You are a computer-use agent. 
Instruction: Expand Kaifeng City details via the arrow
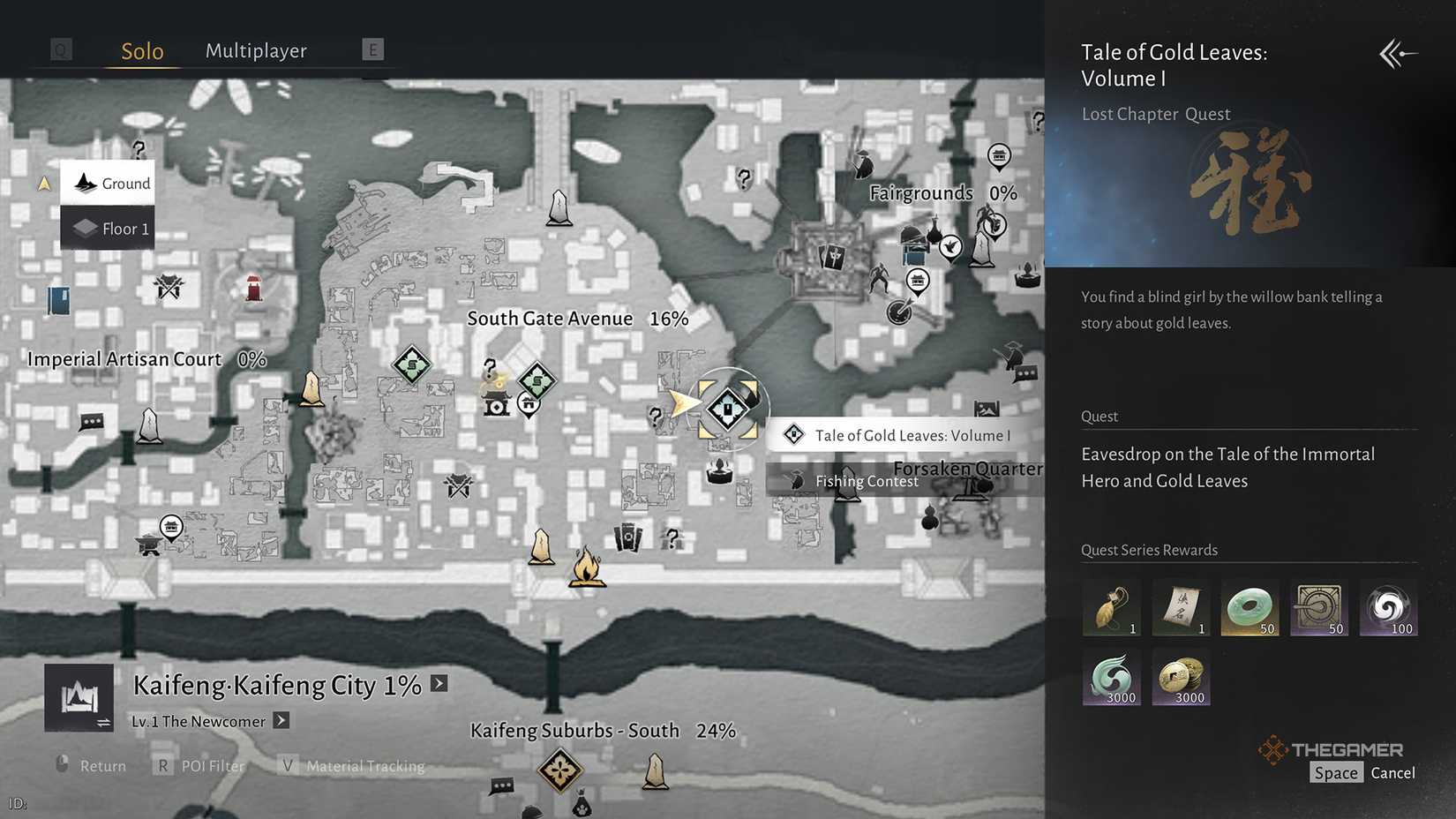(x=438, y=682)
